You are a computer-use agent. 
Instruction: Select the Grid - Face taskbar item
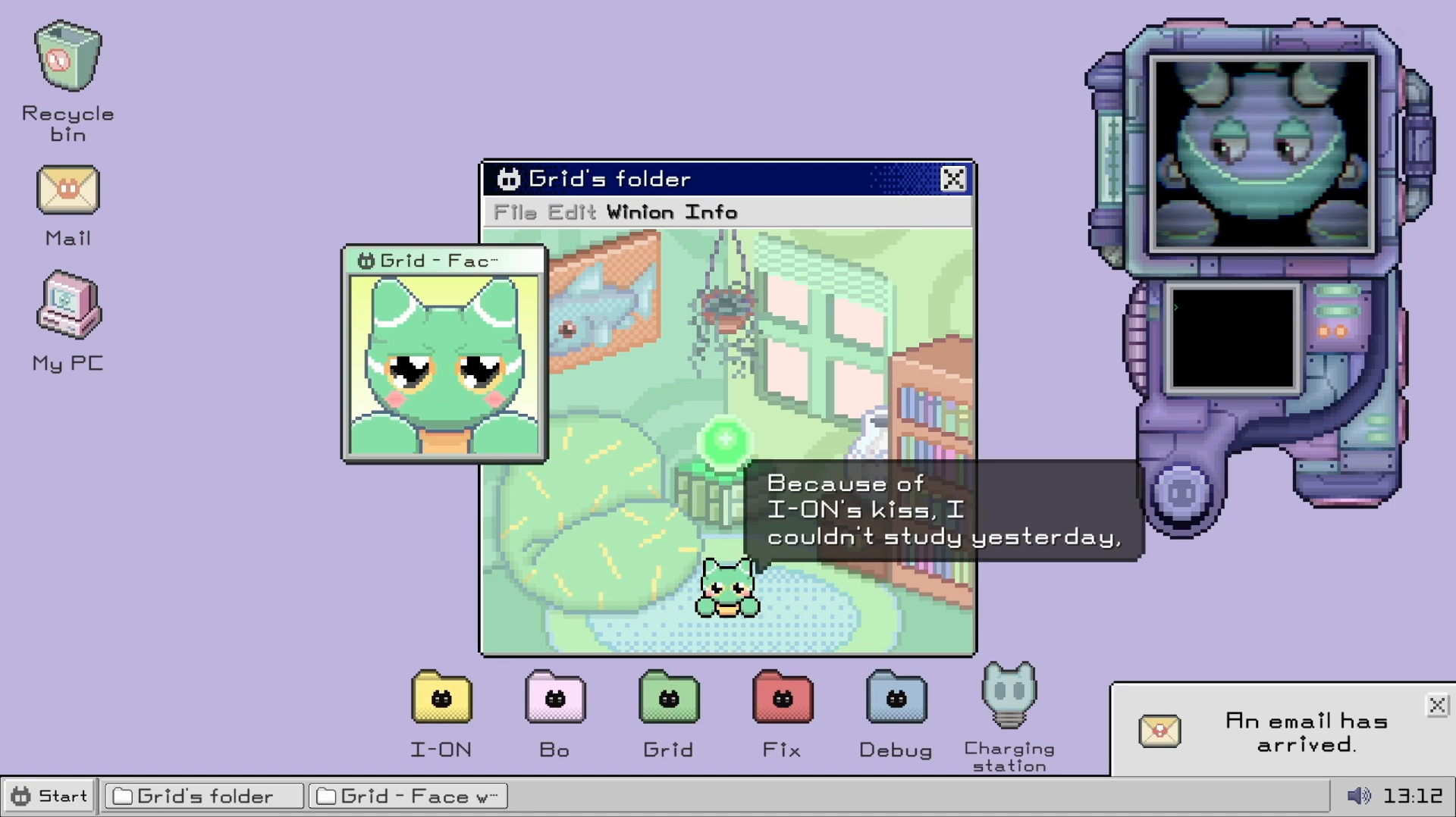point(408,796)
